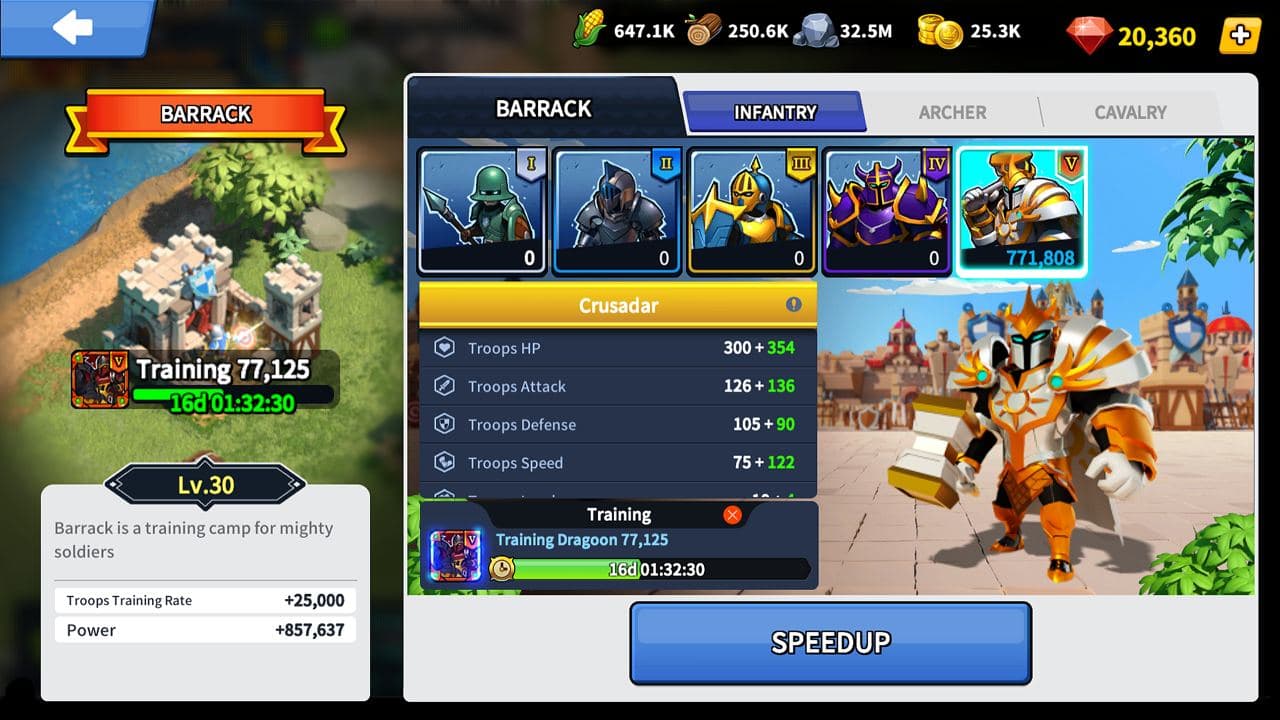Screen dimensions: 1280x720
Task: Dismiss the Training Dragoon popup
Action: (x=731, y=514)
